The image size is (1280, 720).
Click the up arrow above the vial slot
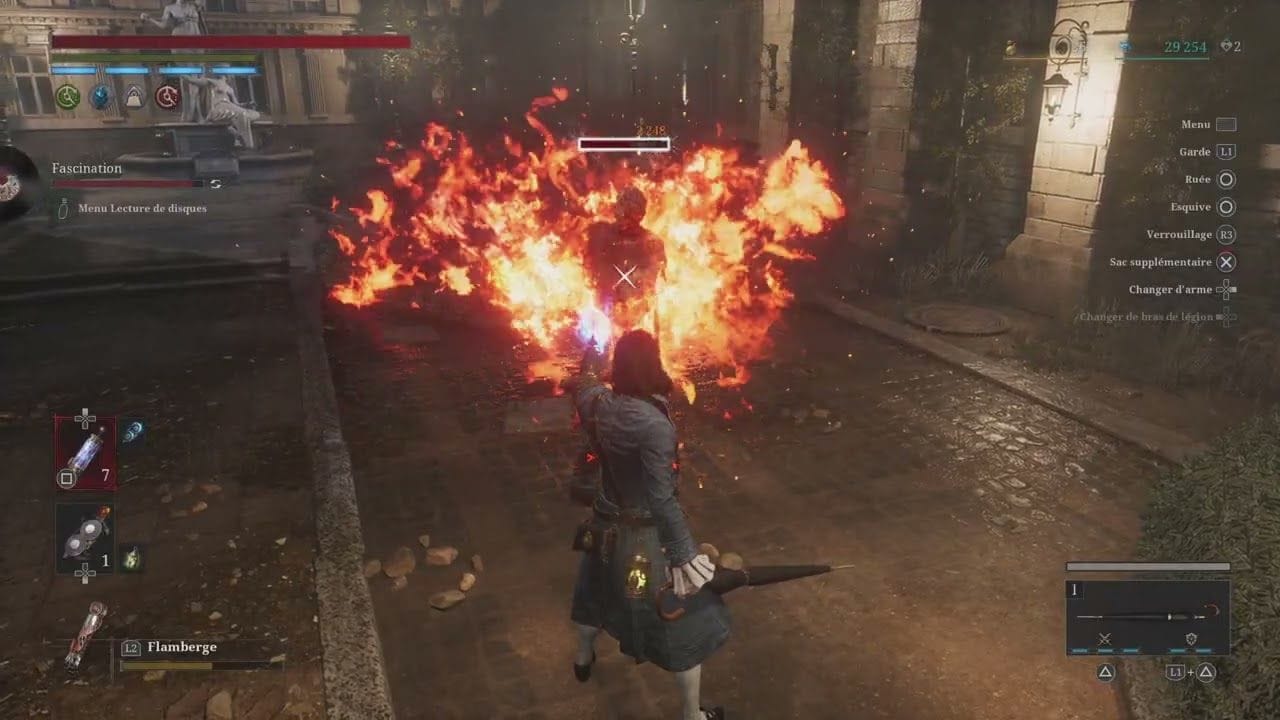(85, 414)
